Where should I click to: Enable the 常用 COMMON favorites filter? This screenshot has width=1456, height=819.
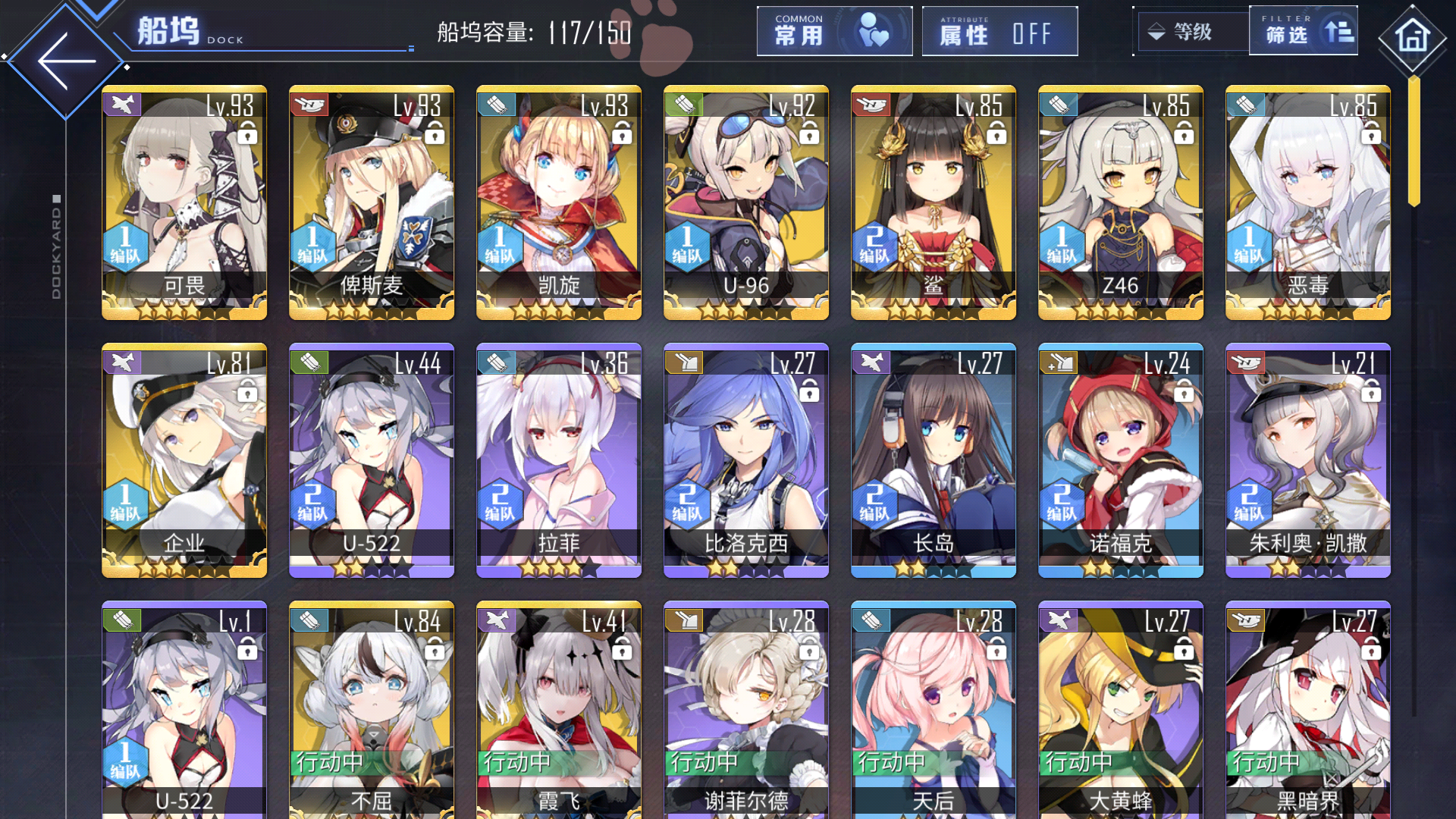pyautogui.click(x=834, y=31)
